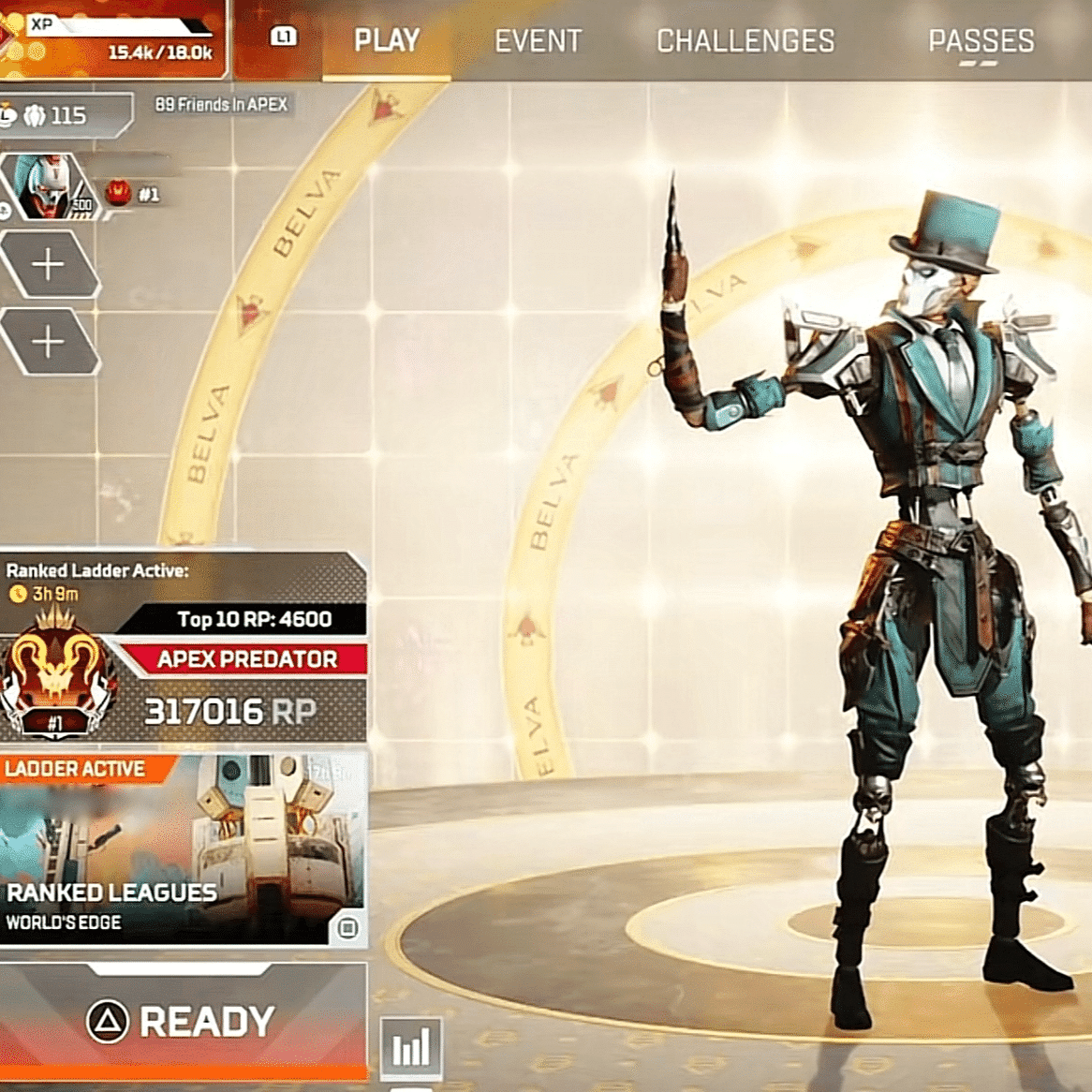Show the 89 Friends in APEX list

pos(221,105)
